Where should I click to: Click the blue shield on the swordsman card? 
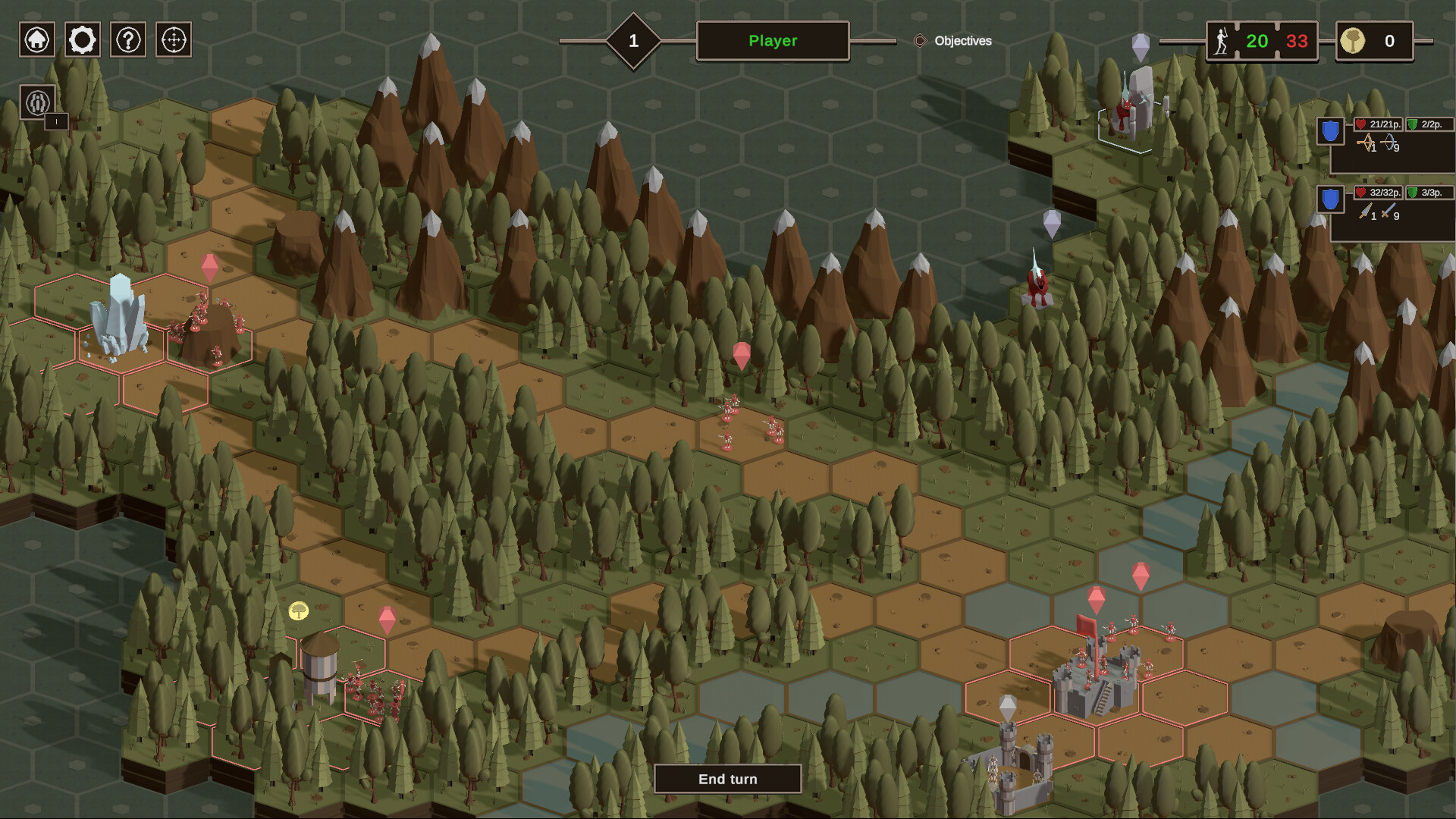coord(1330,199)
